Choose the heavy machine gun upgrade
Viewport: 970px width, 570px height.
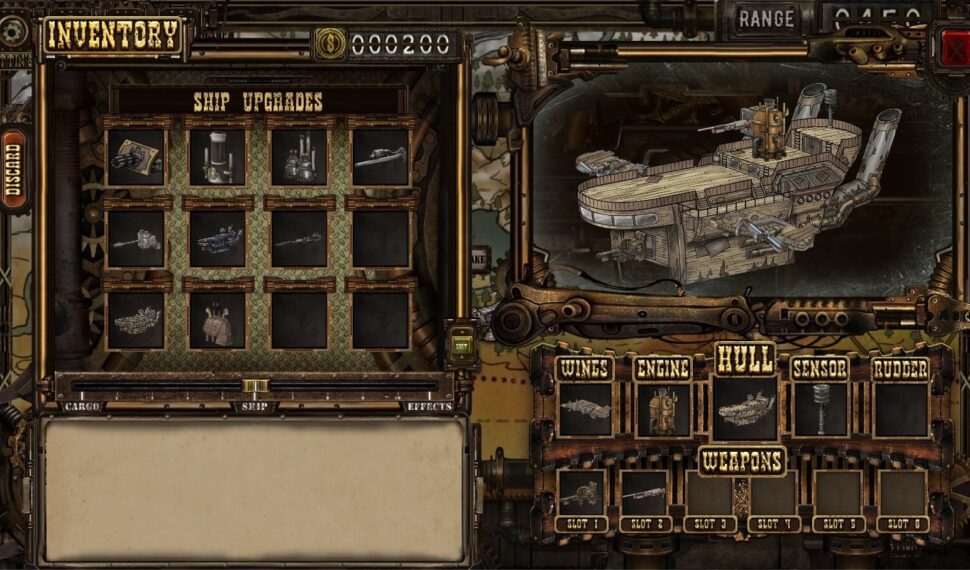click(x=217, y=239)
